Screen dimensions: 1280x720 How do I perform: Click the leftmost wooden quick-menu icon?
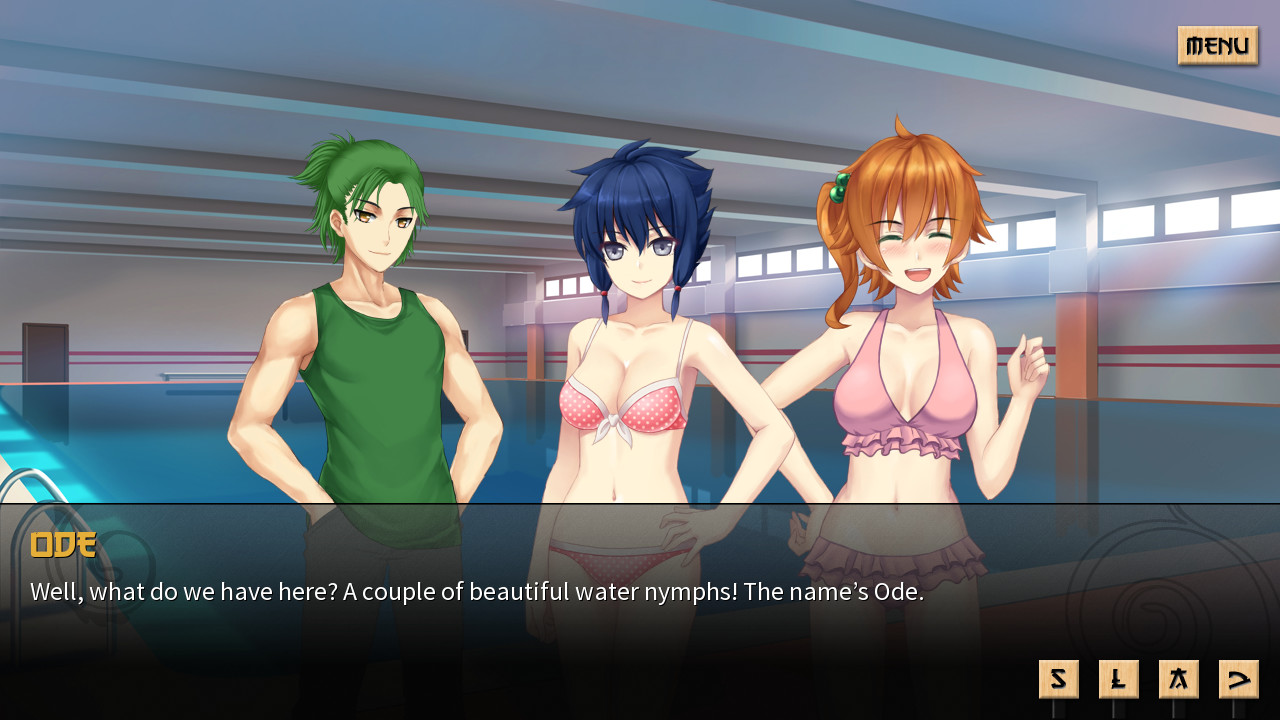tap(1058, 678)
